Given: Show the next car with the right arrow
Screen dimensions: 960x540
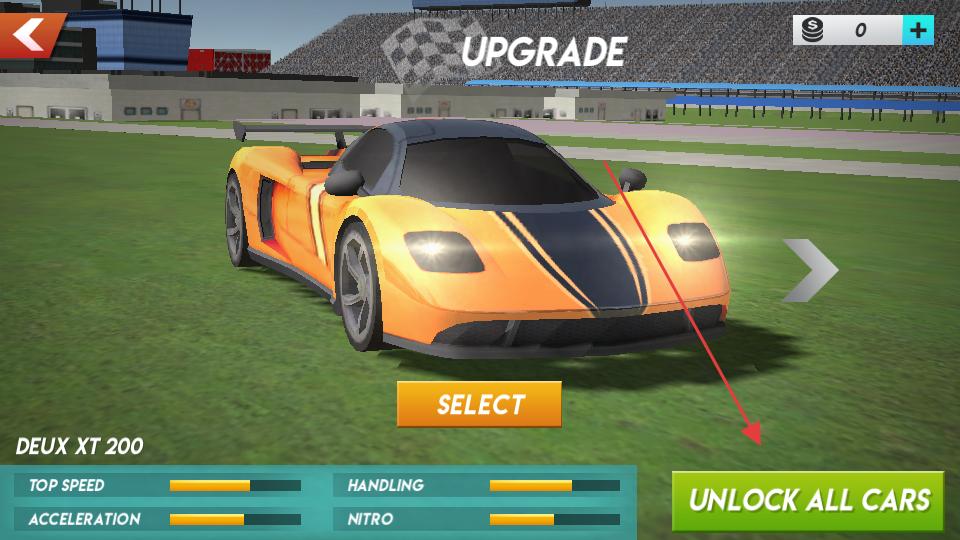Looking at the screenshot, I should pos(809,270).
